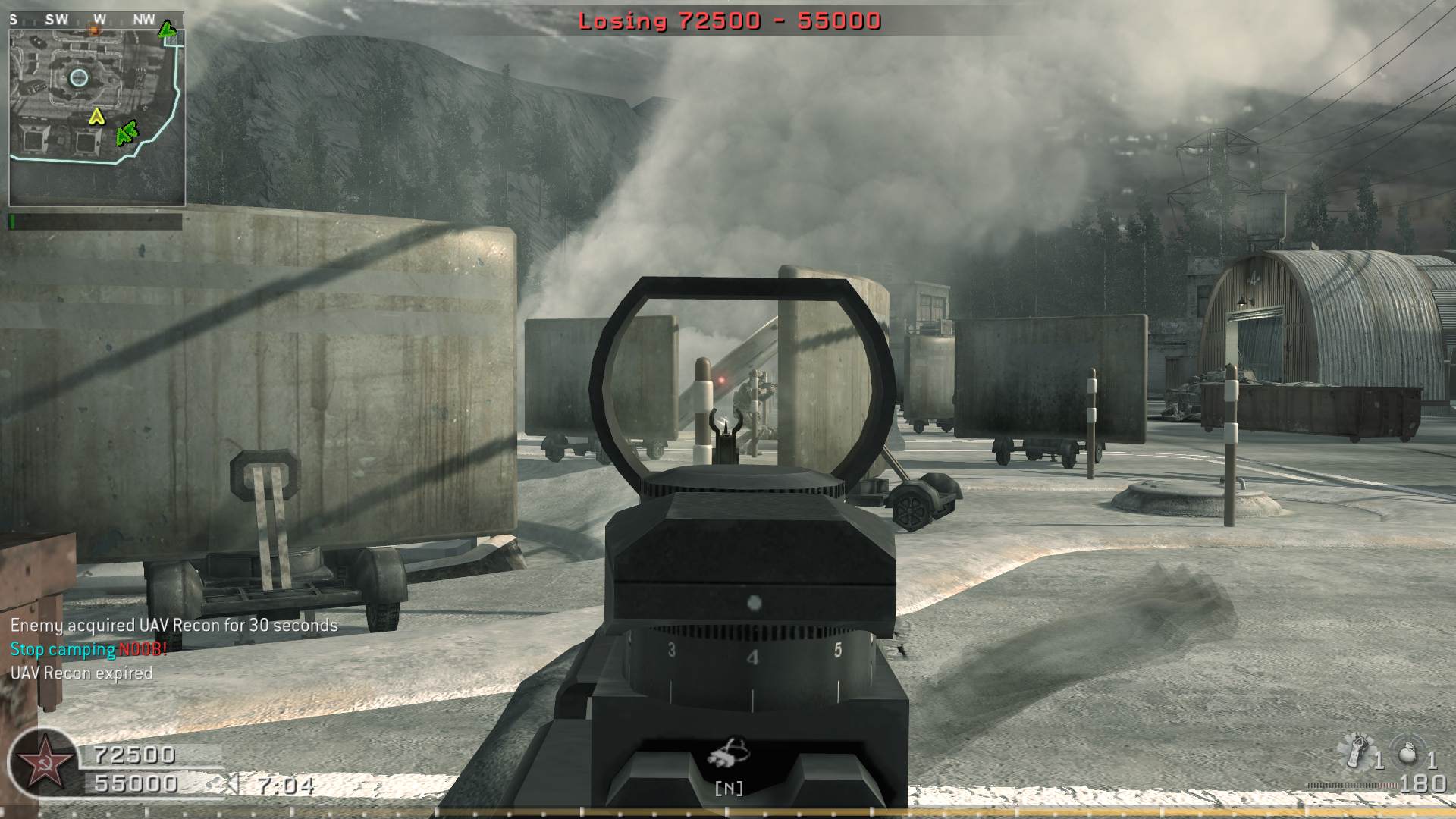The height and width of the screenshot is (819, 1456).
Task: Activate the night vision goggles icon
Action: point(729,753)
